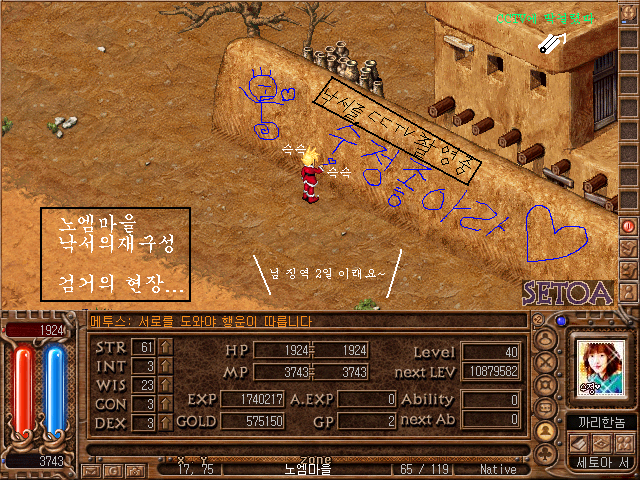Select the top slot of the side bar
Viewport: 640px width, 480px height.
coord(629,14)
